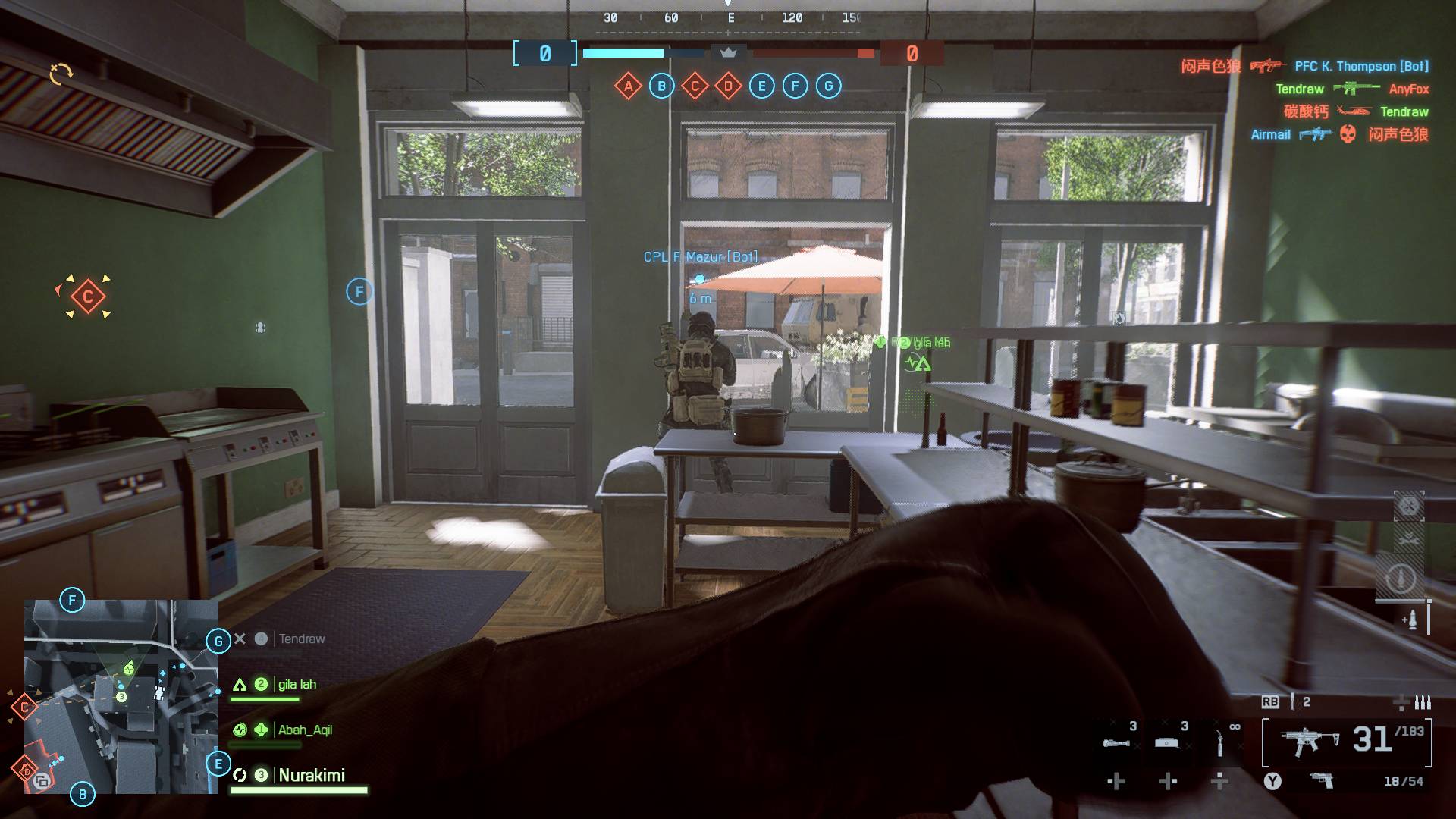1456x819 pixels.
Task: Click the compass heading strip
Action: tap(730, 18)
